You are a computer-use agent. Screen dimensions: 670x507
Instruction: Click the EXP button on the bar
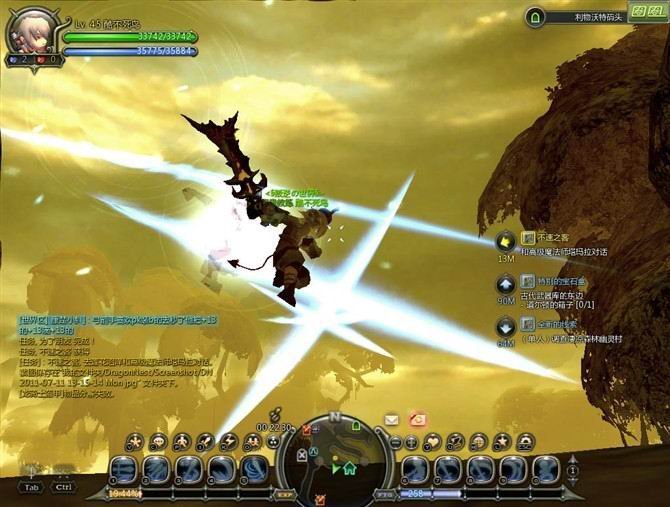[x=284, y=493]
